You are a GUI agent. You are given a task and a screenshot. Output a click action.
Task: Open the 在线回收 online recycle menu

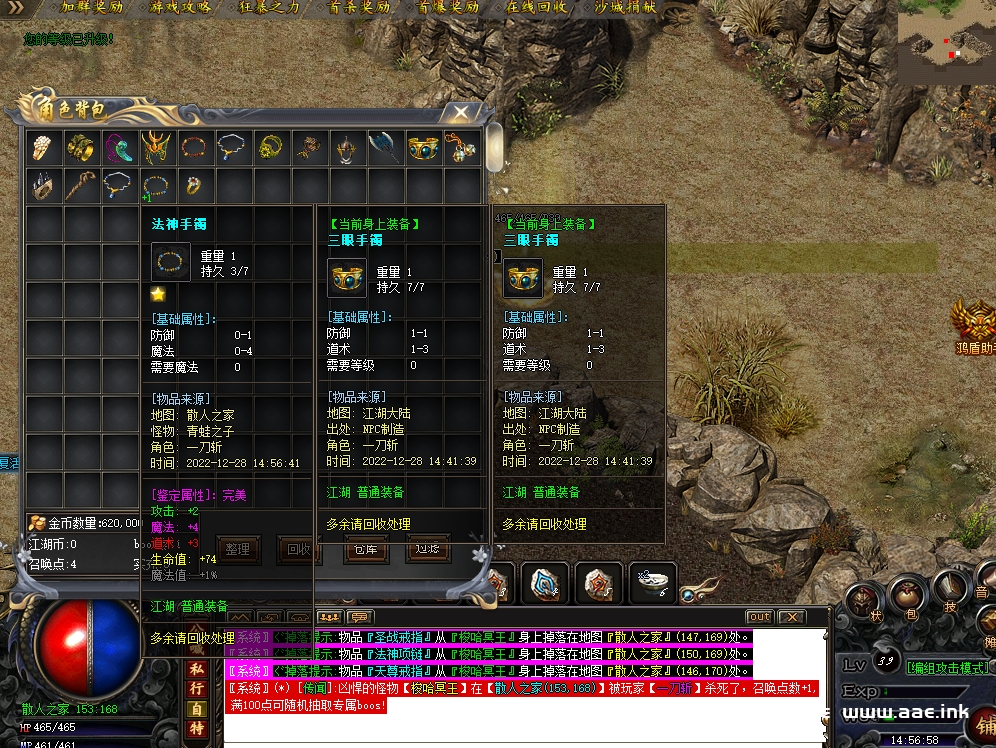536,6
